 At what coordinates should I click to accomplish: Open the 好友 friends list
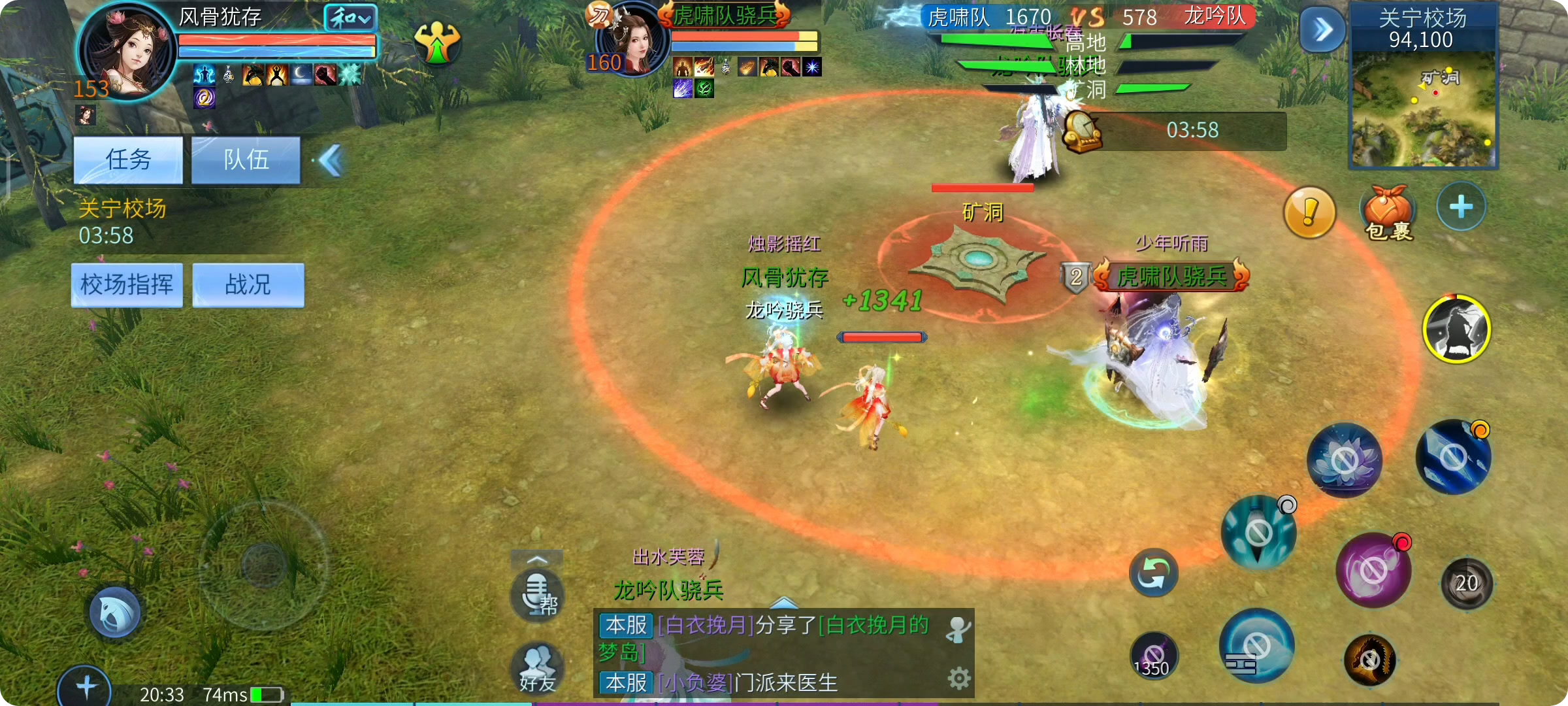538,668
